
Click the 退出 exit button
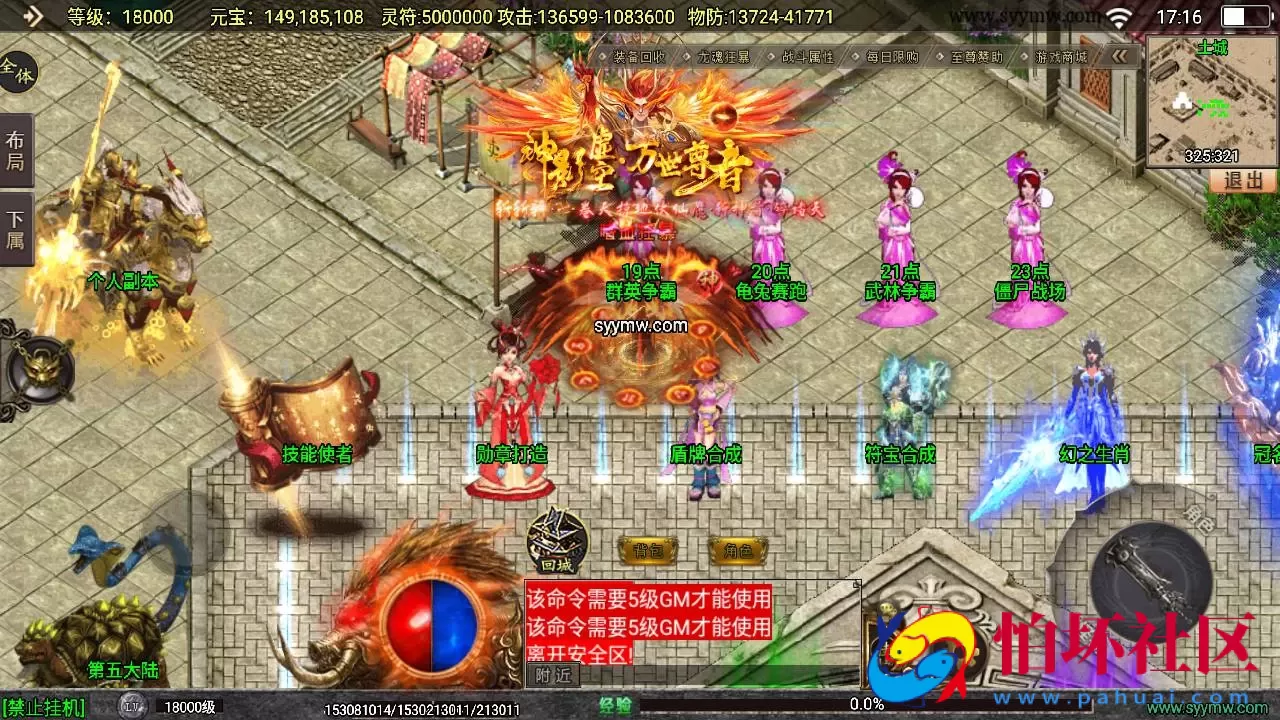pyautogui.click(x=1244, y=181)
